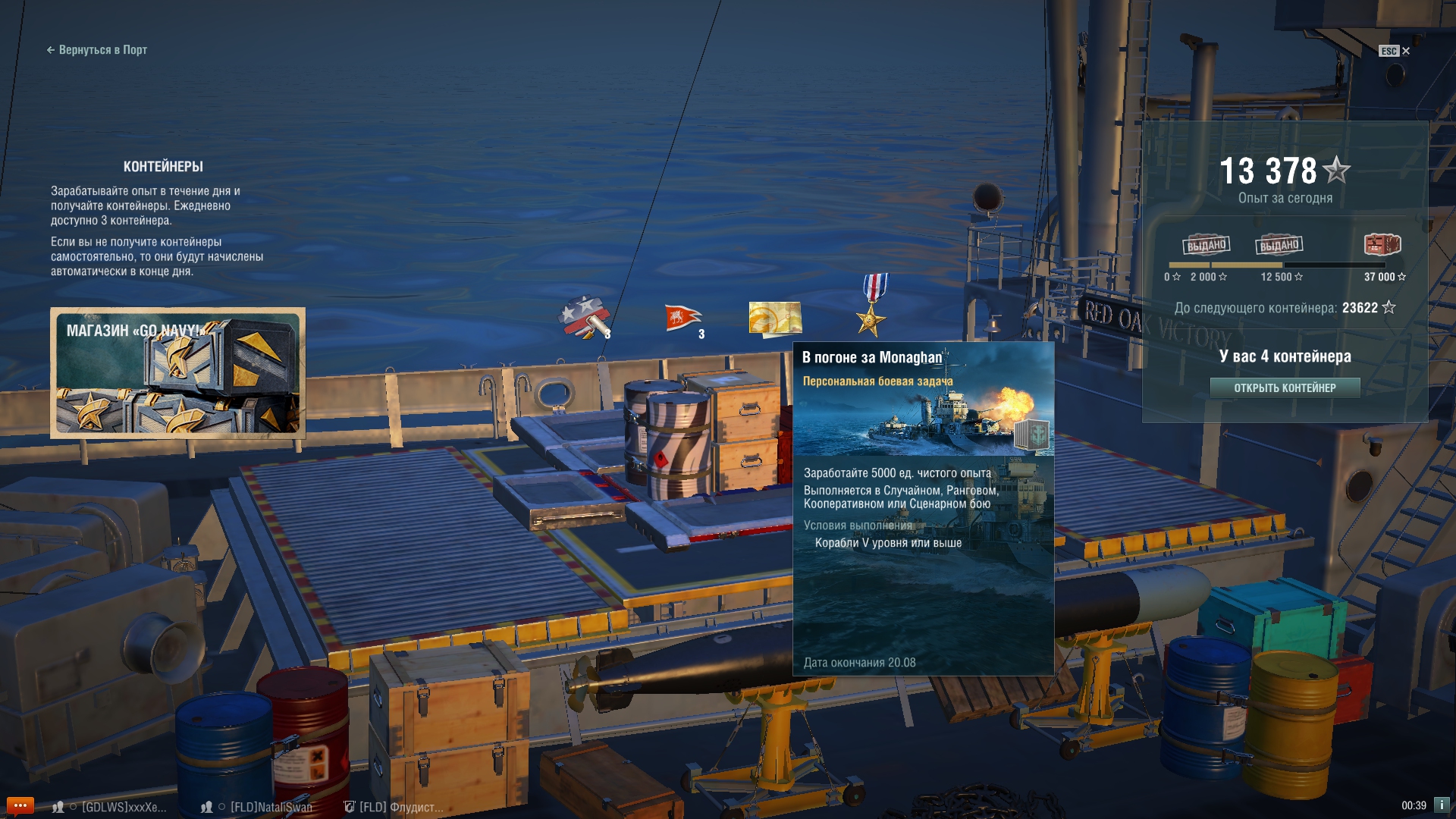Choose the golden map reward icon
Image resolution: width=1456 pixels, height=819 pixels.
pyautogui.click(x=775, y=318)
